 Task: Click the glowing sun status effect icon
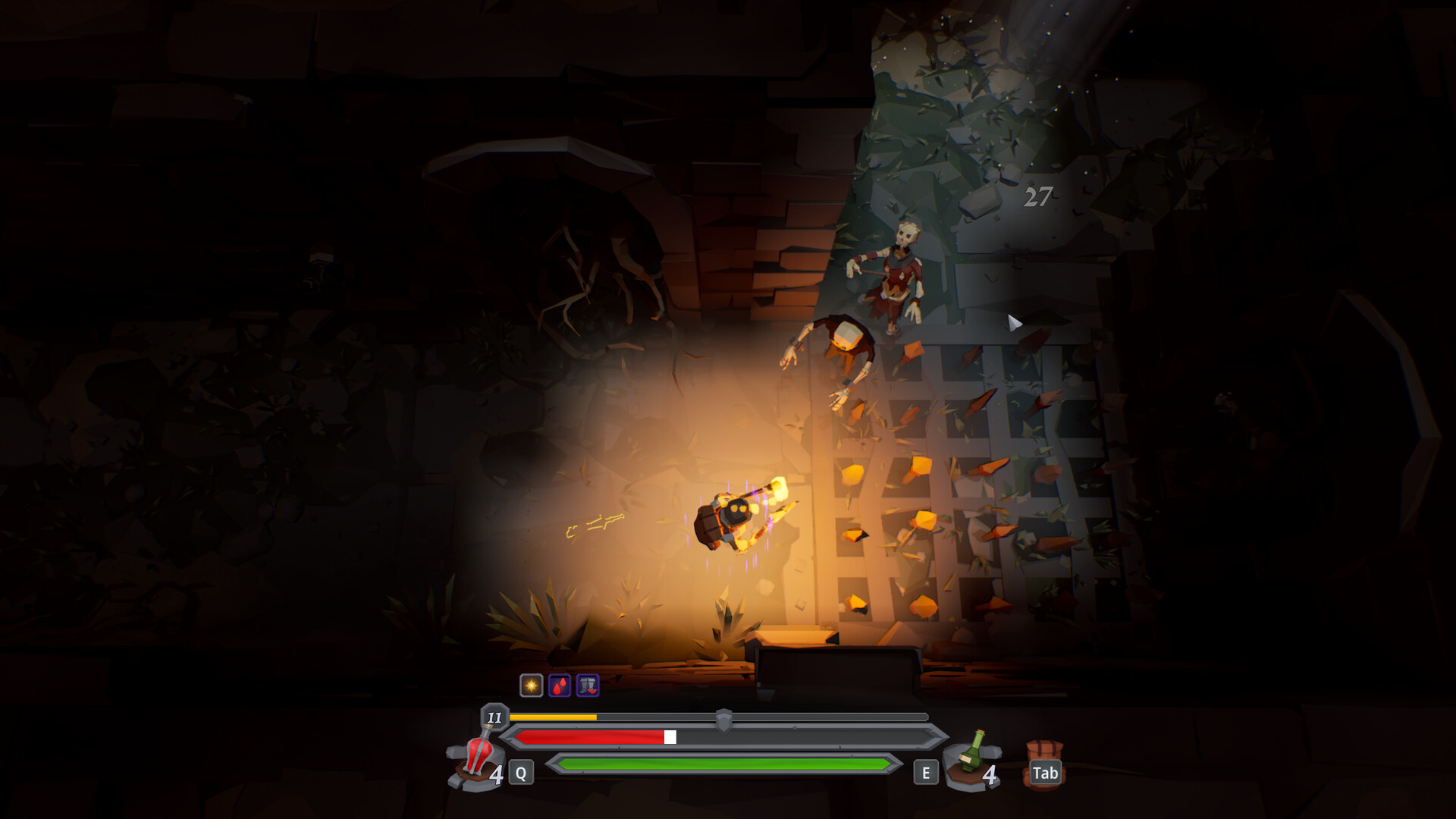coord(532,686)
